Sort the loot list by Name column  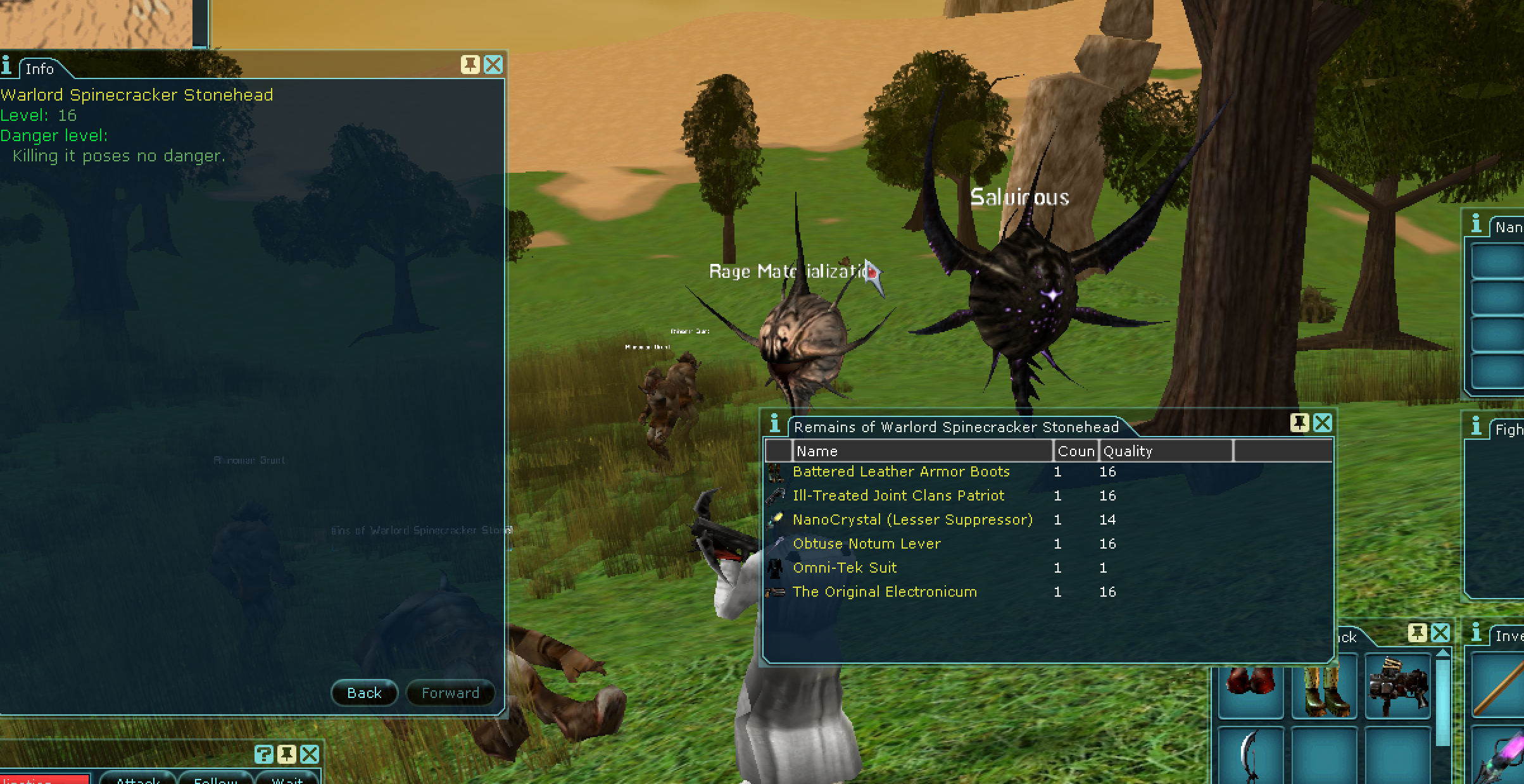[922, 451]
